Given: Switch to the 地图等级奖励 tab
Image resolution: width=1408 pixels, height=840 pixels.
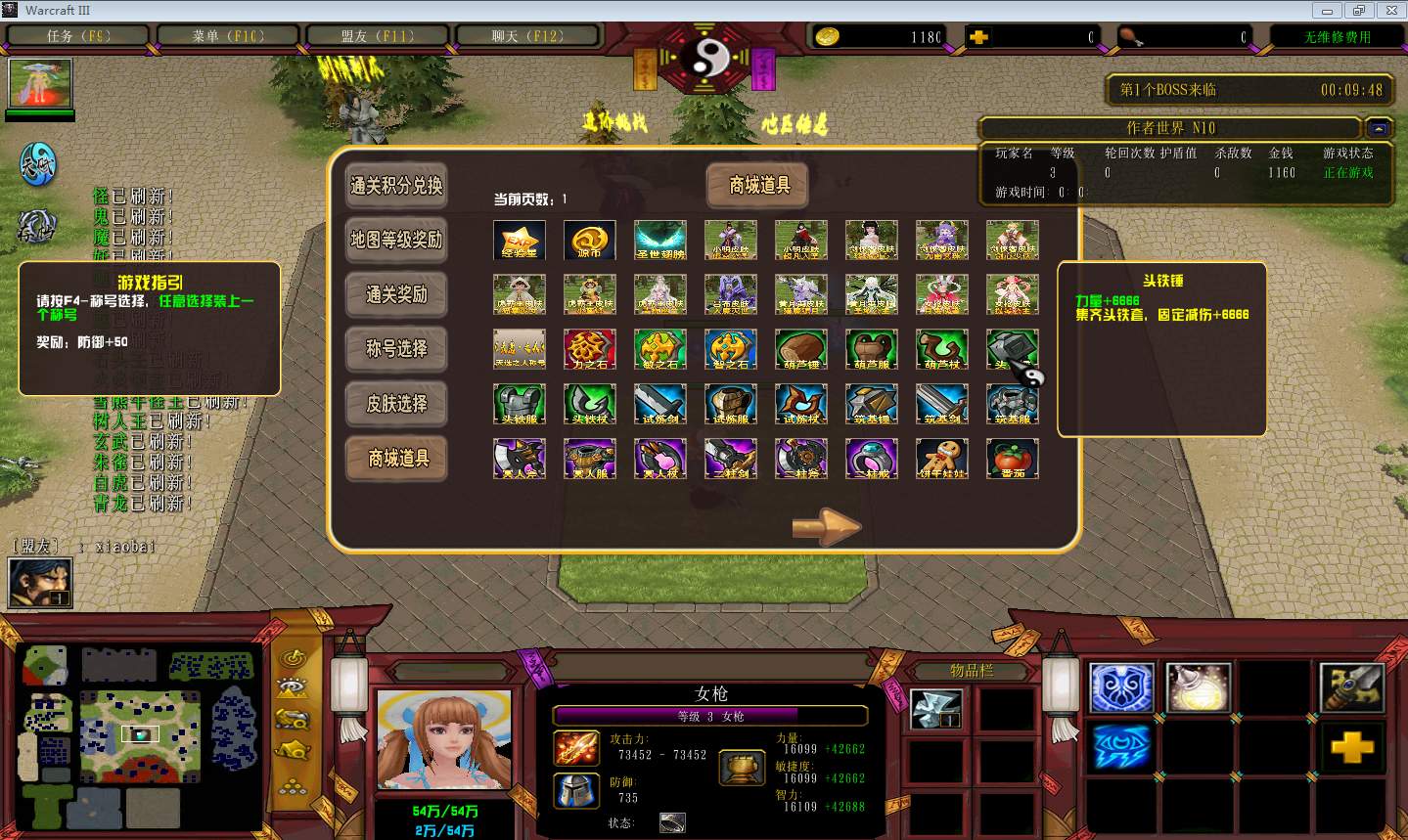Looking at the screenshot, I should (396, 241).
